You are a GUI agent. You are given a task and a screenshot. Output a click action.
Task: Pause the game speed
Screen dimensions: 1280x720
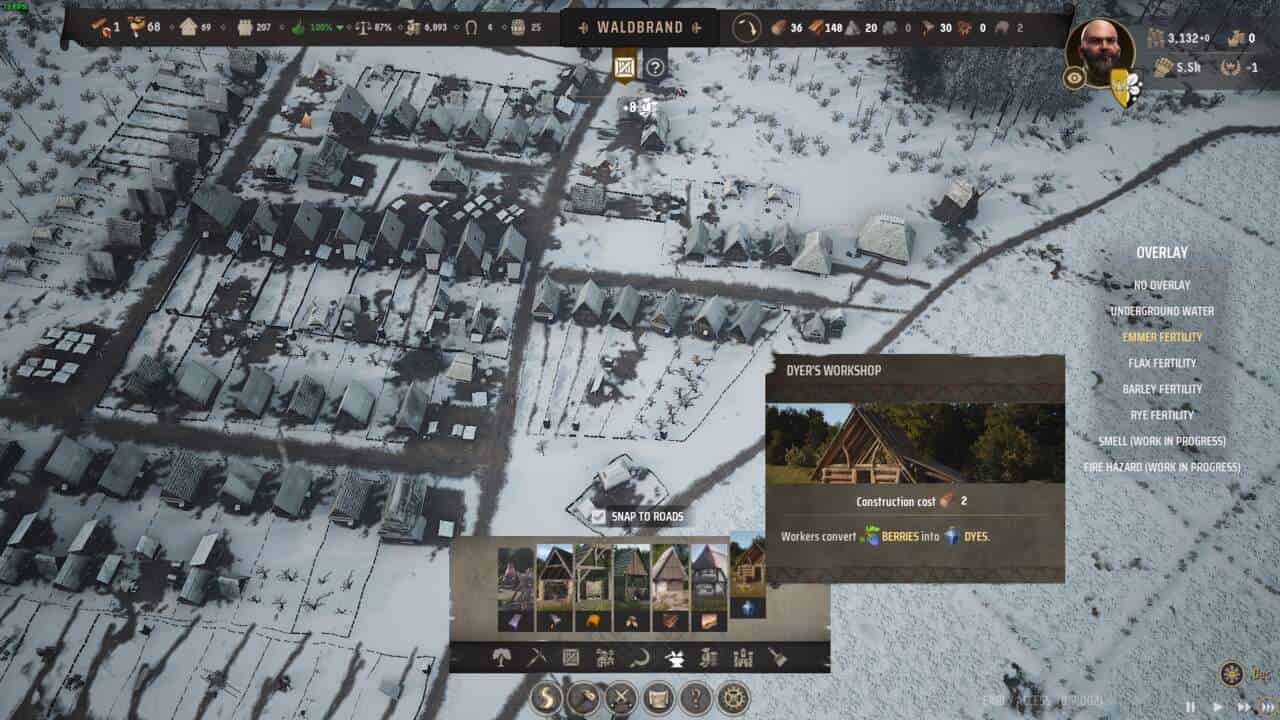(x=1190, y=706)
